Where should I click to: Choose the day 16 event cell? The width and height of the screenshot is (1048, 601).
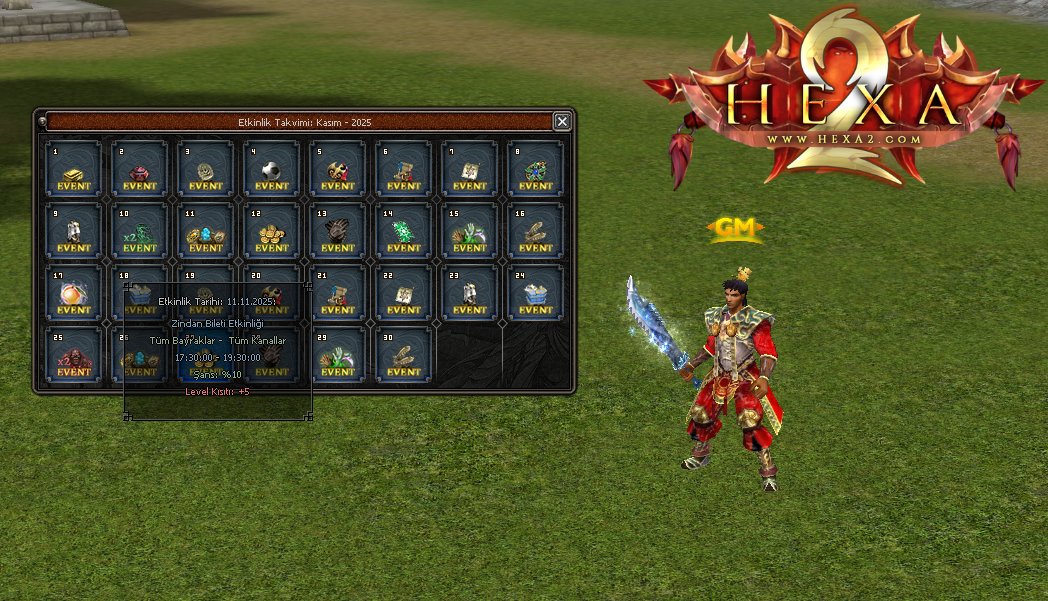535,232
